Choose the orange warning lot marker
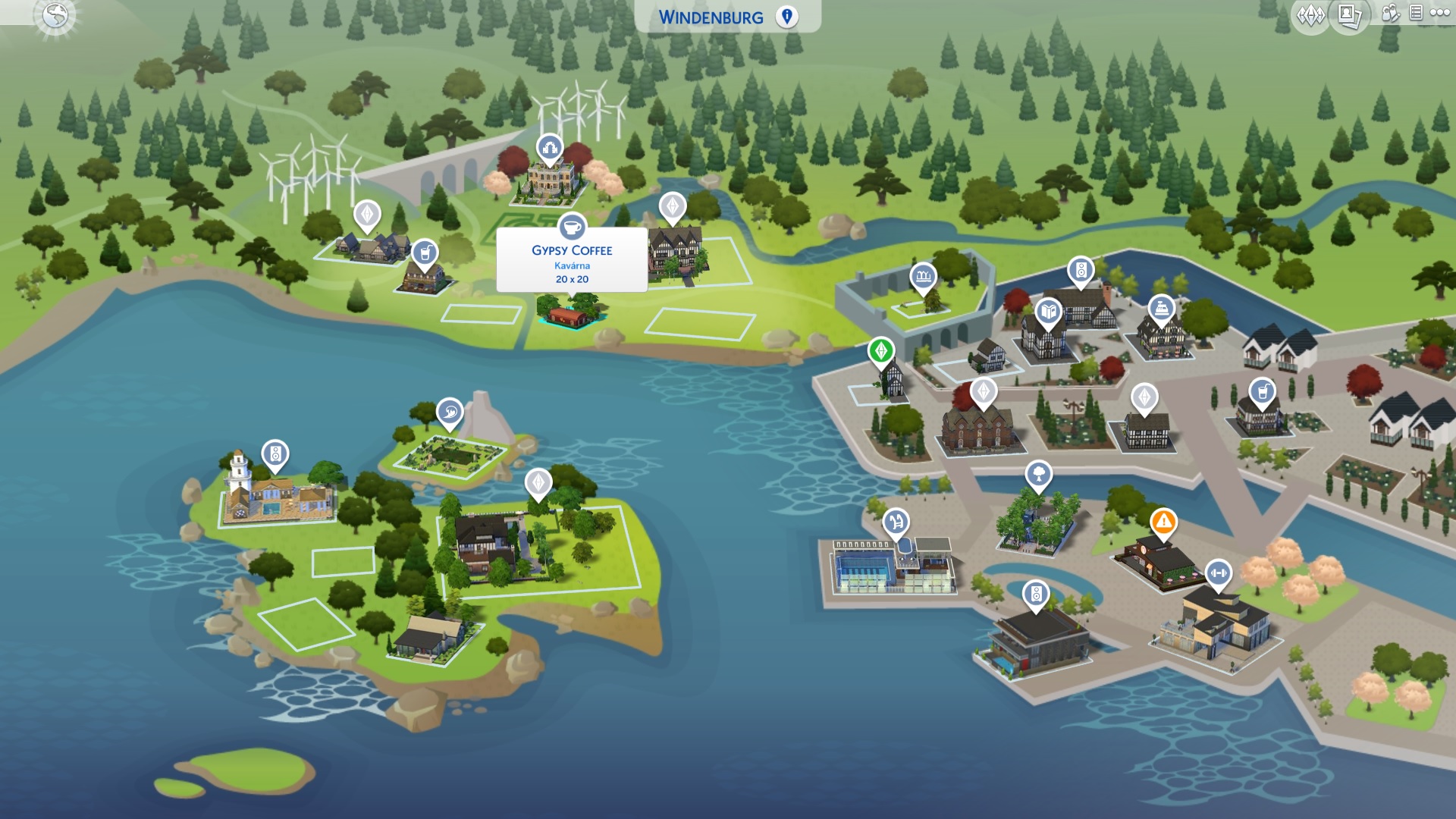The width and height of the screenshot is (1456, 819). coord(1163,522)
